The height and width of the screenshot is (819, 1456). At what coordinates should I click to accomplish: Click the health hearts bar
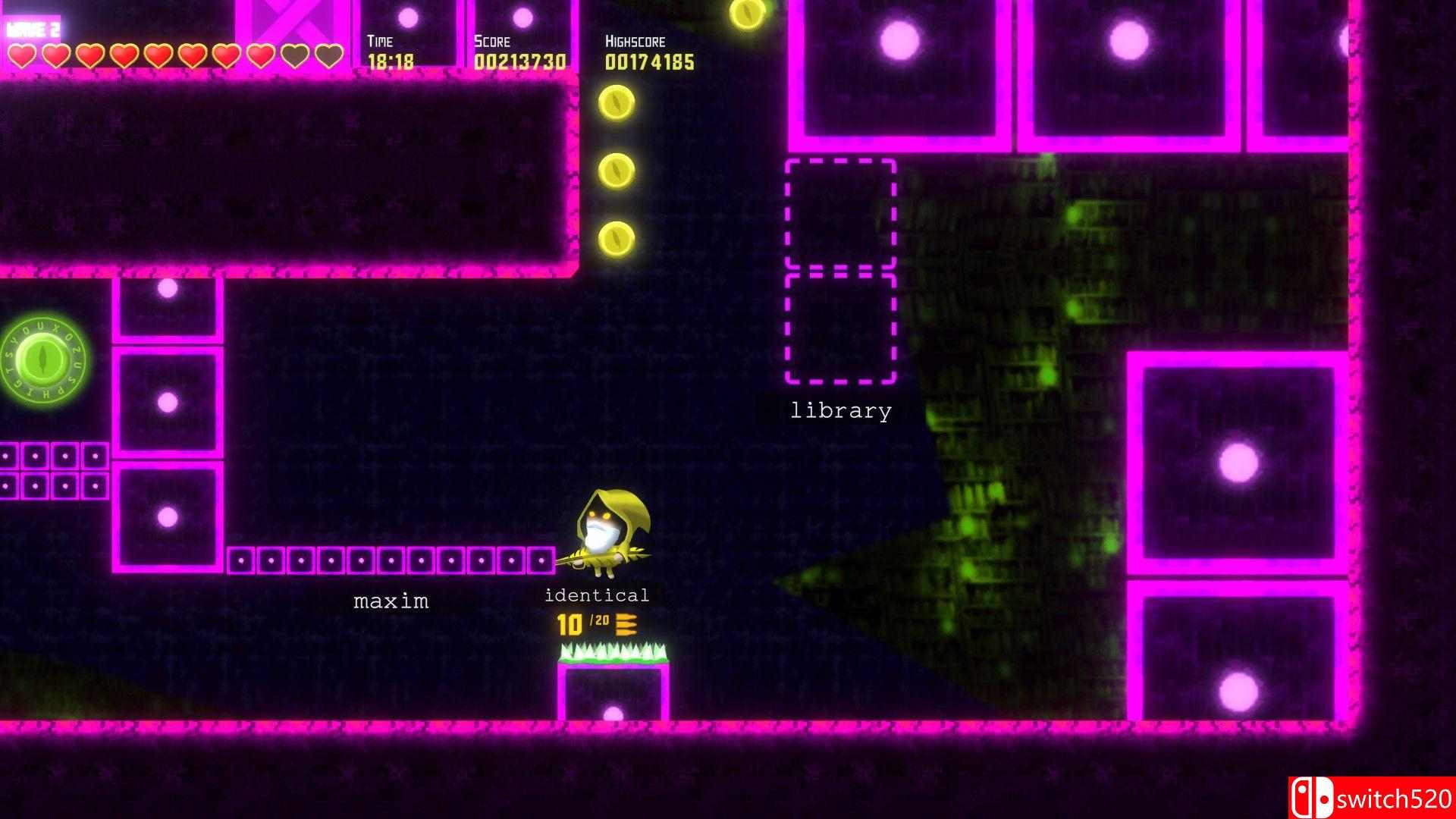tap(174, 54)
